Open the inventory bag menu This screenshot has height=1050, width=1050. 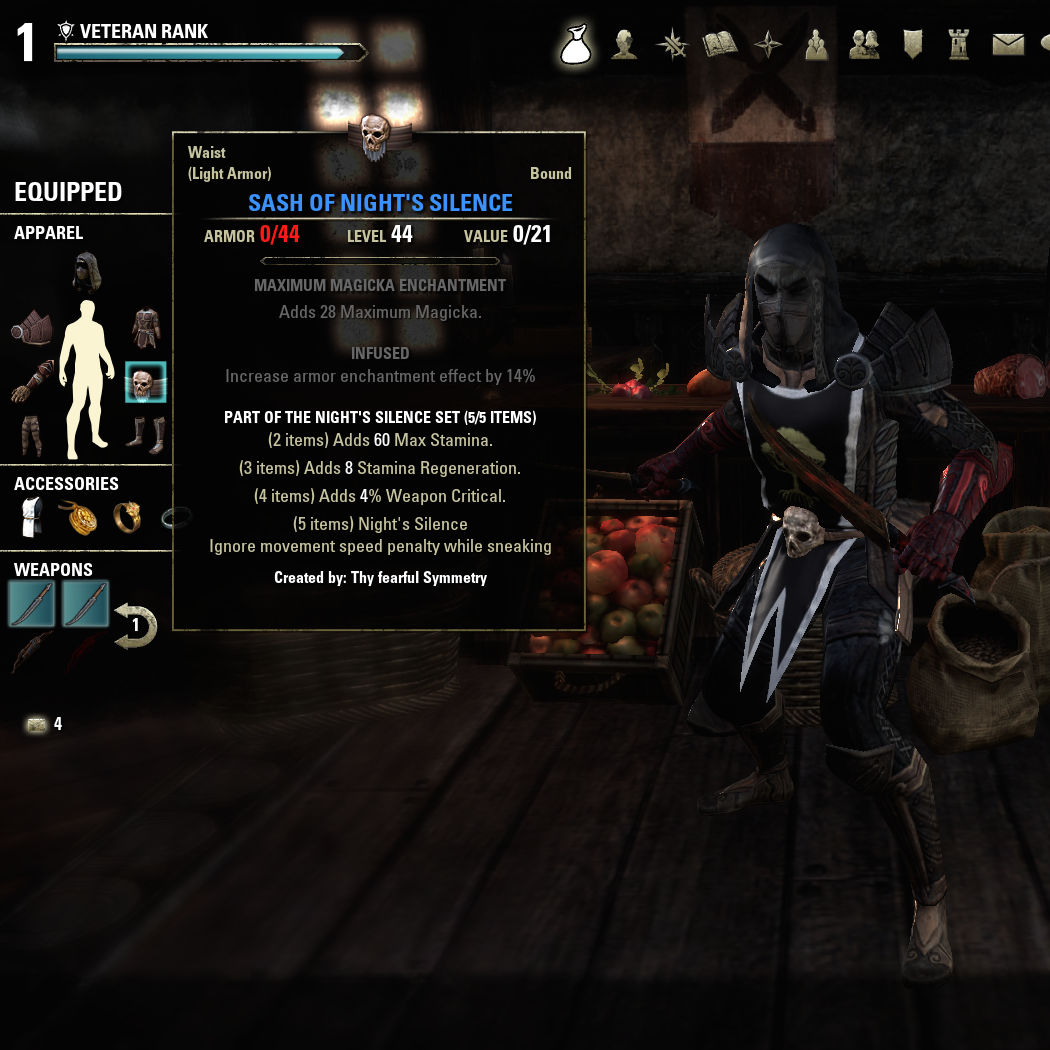(577, 45)
